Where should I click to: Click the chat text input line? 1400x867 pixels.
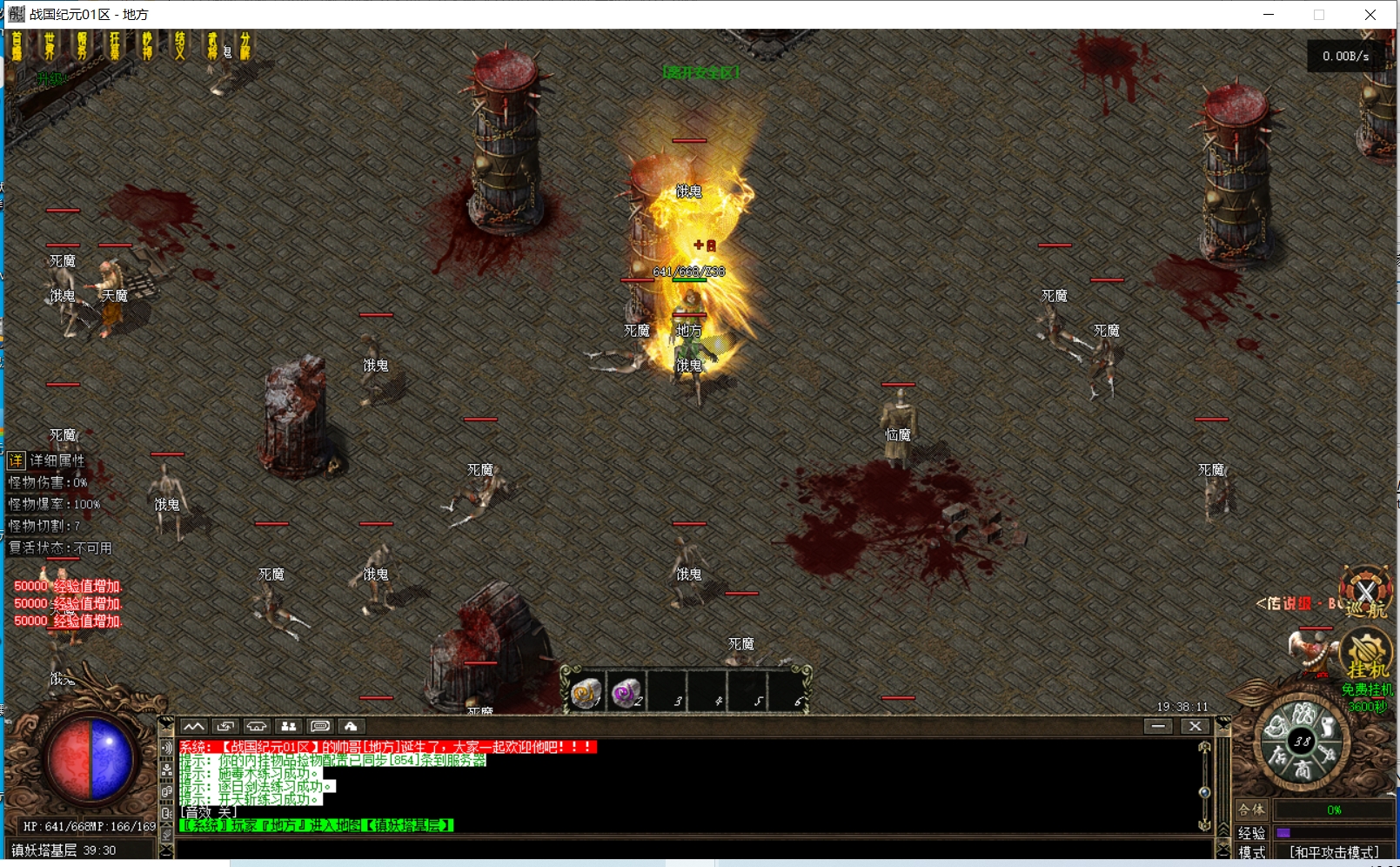[x=687, y=849]
